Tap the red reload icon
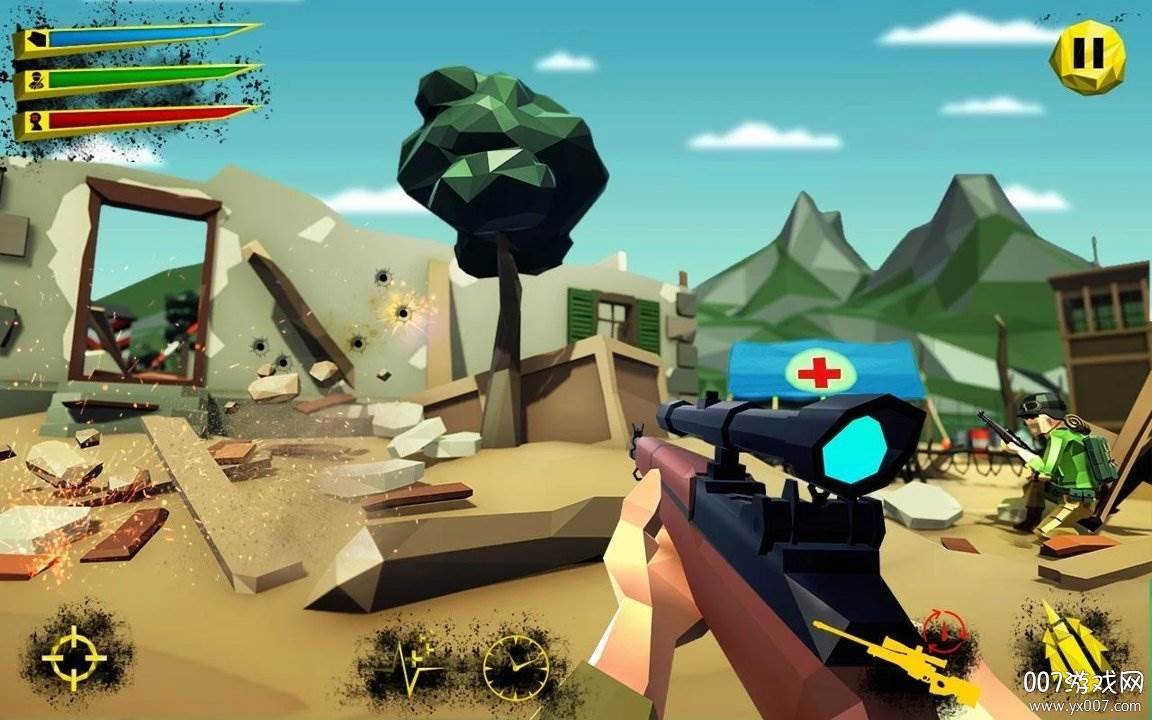The image size is (1152, 720). 942,627
